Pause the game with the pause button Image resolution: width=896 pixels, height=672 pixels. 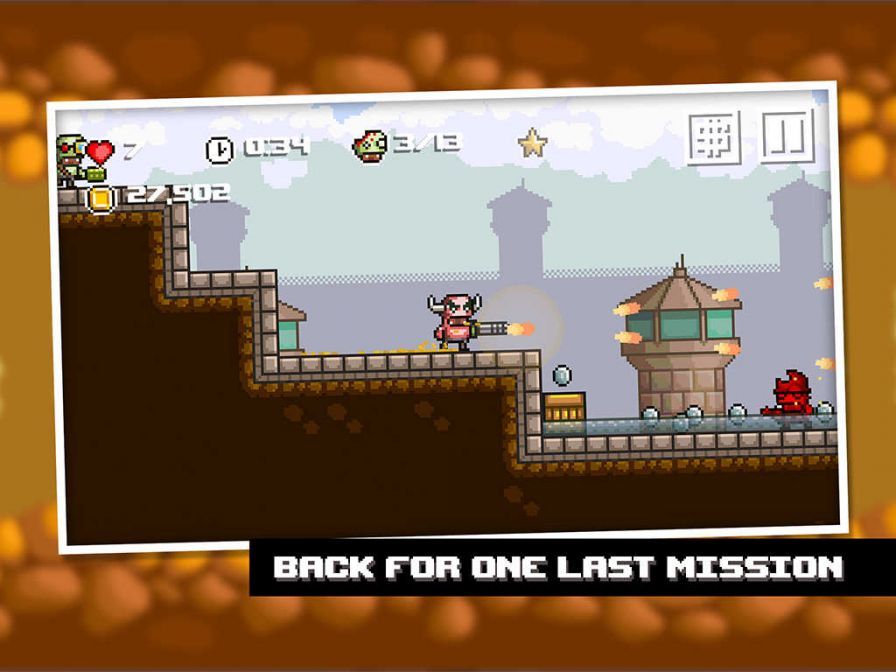(787, 135)
